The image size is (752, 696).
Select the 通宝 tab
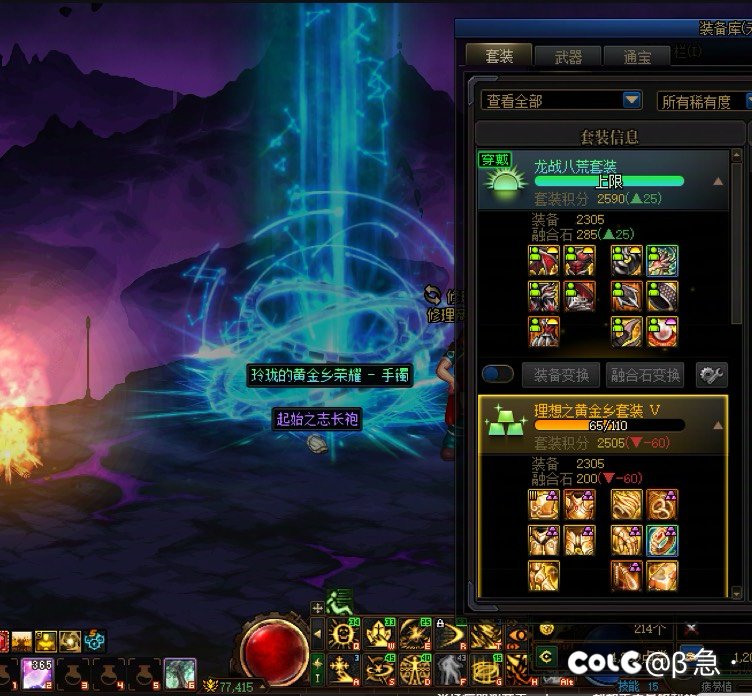point(638,57)
